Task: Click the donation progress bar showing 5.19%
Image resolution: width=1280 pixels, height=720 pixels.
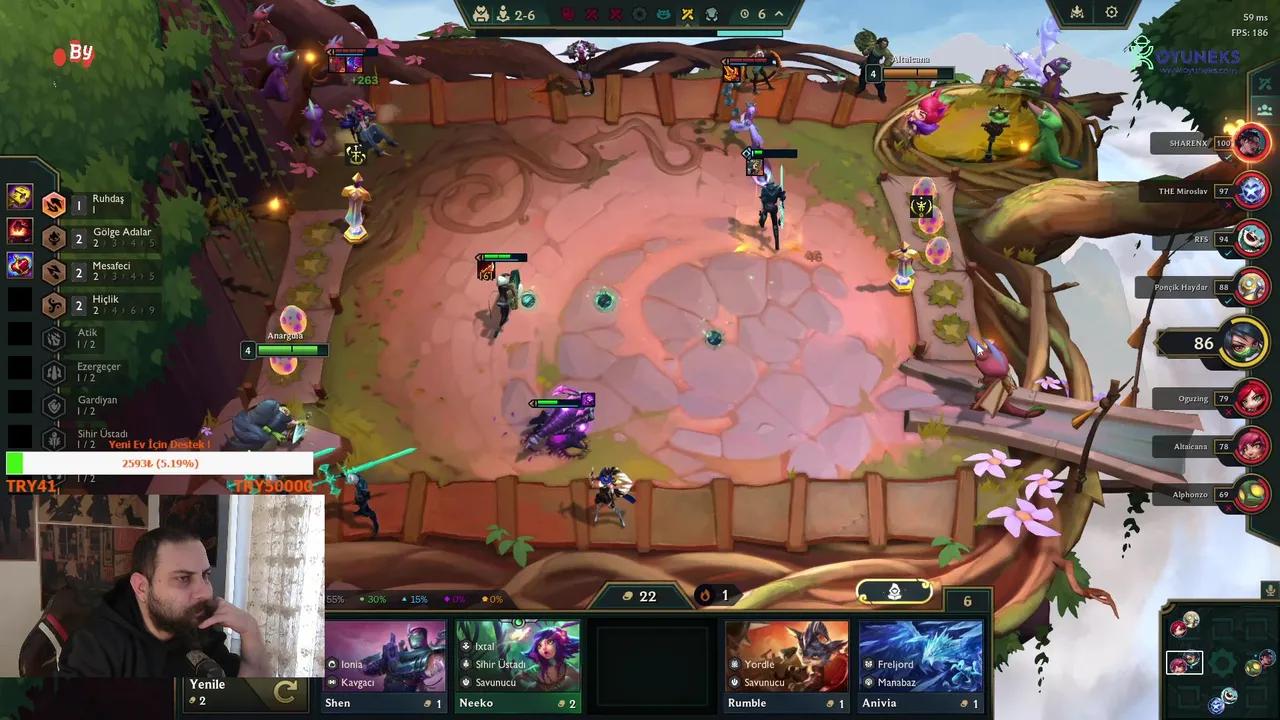Action: coord(160,462)
